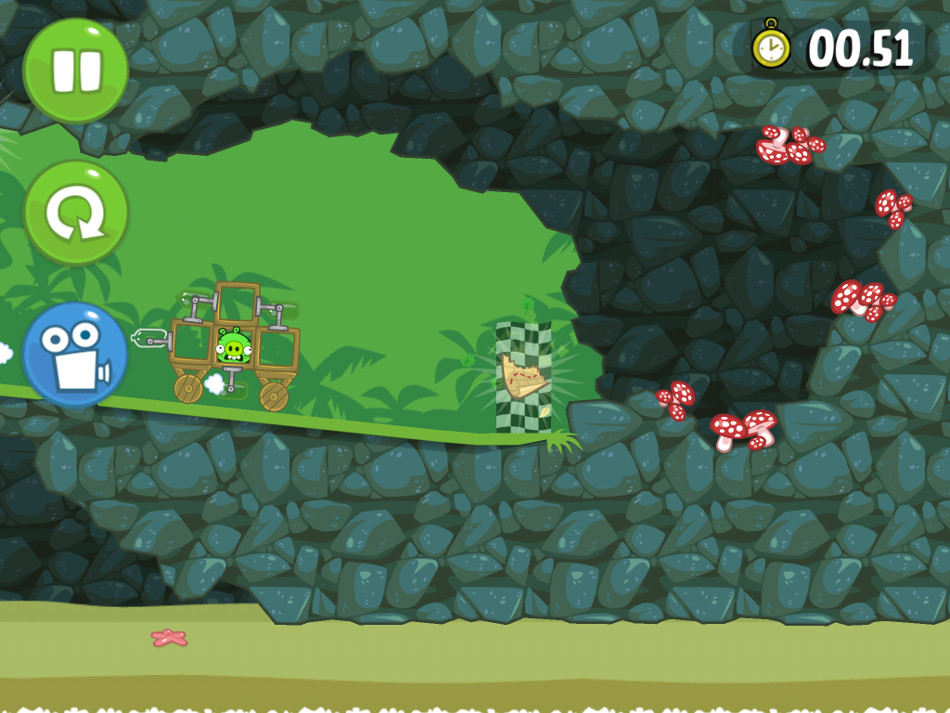Viewport: 950px width, 713px height.
Task: Pause the game with the green button
Action: coord(75,70)
